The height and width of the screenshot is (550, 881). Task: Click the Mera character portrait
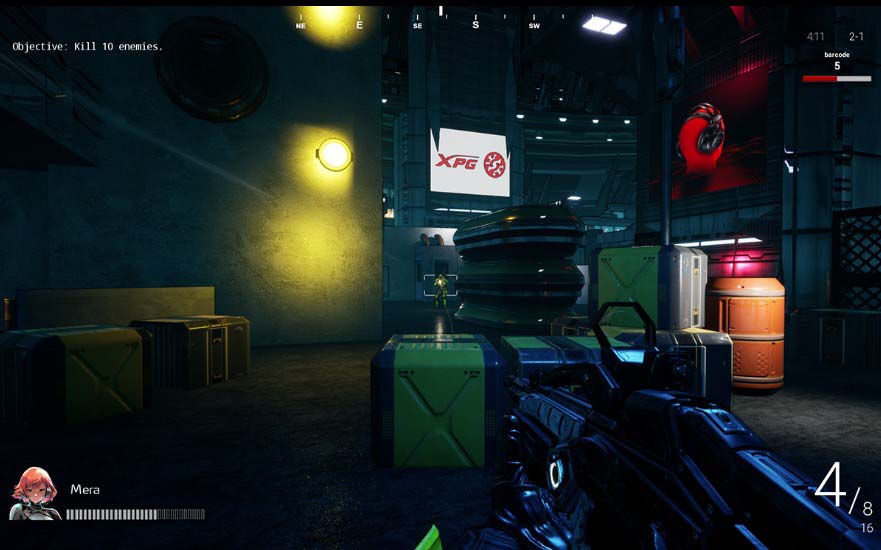(34, 494)
